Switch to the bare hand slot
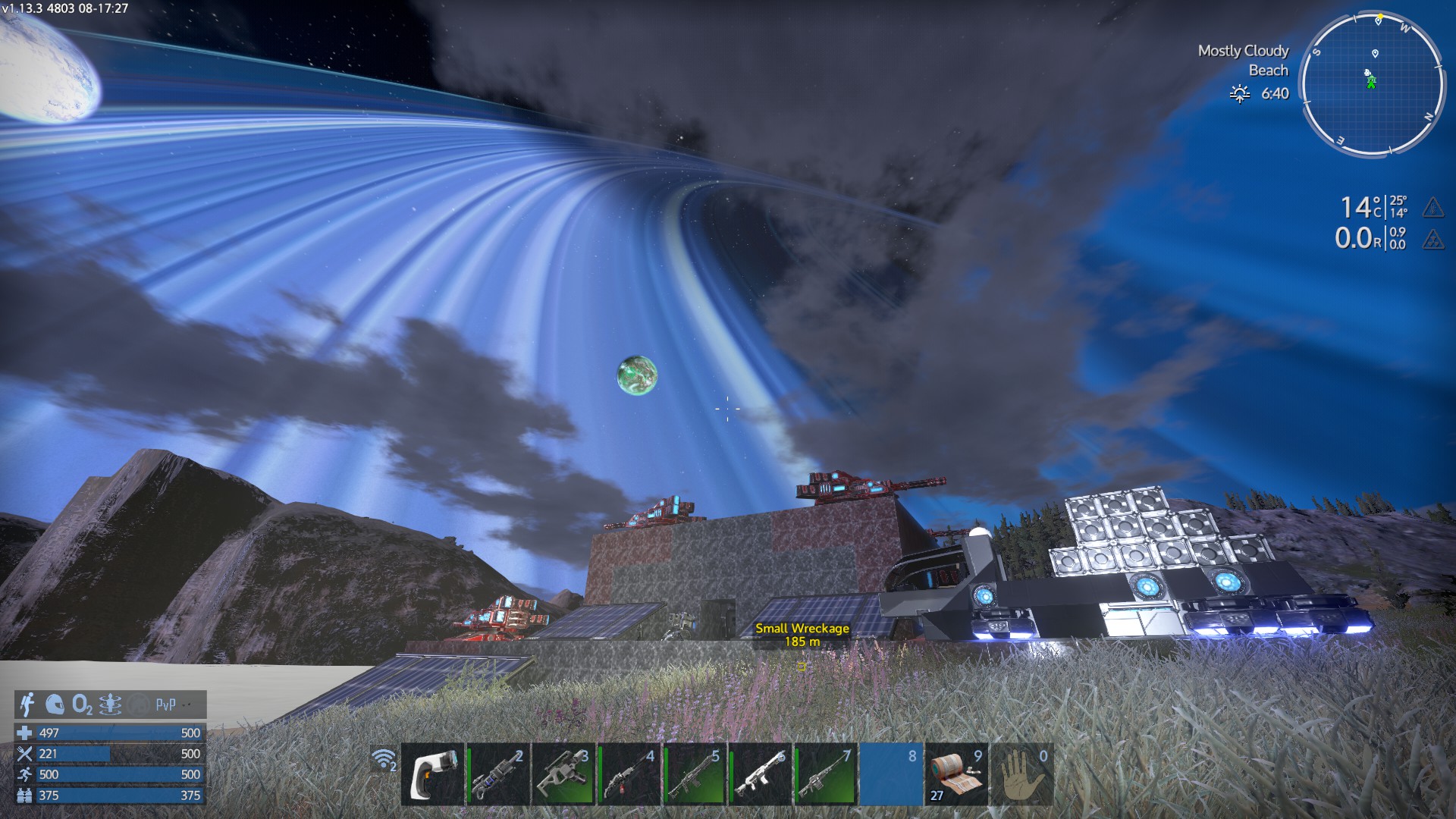The width and height of the screenshot is (1456, 819). (1021, 774)
